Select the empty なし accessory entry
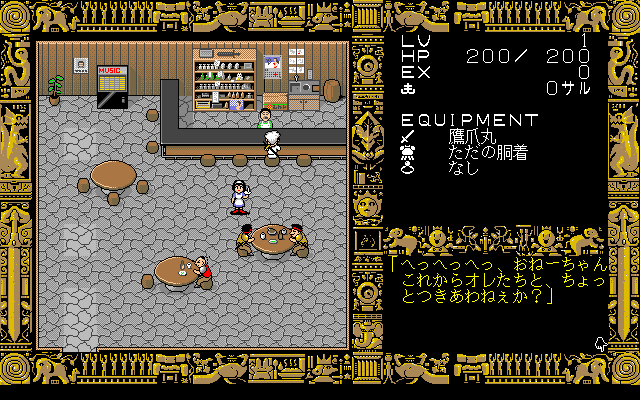 463,168
